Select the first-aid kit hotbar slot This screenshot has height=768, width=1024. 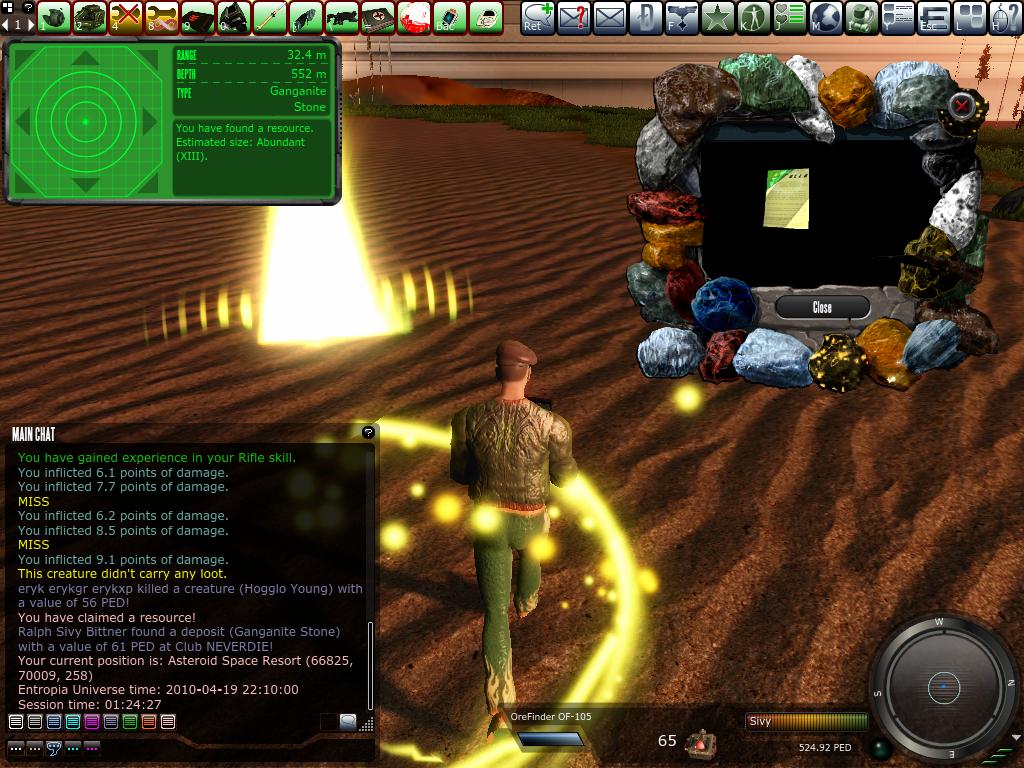pyautogui.click(x=377, y=17)
